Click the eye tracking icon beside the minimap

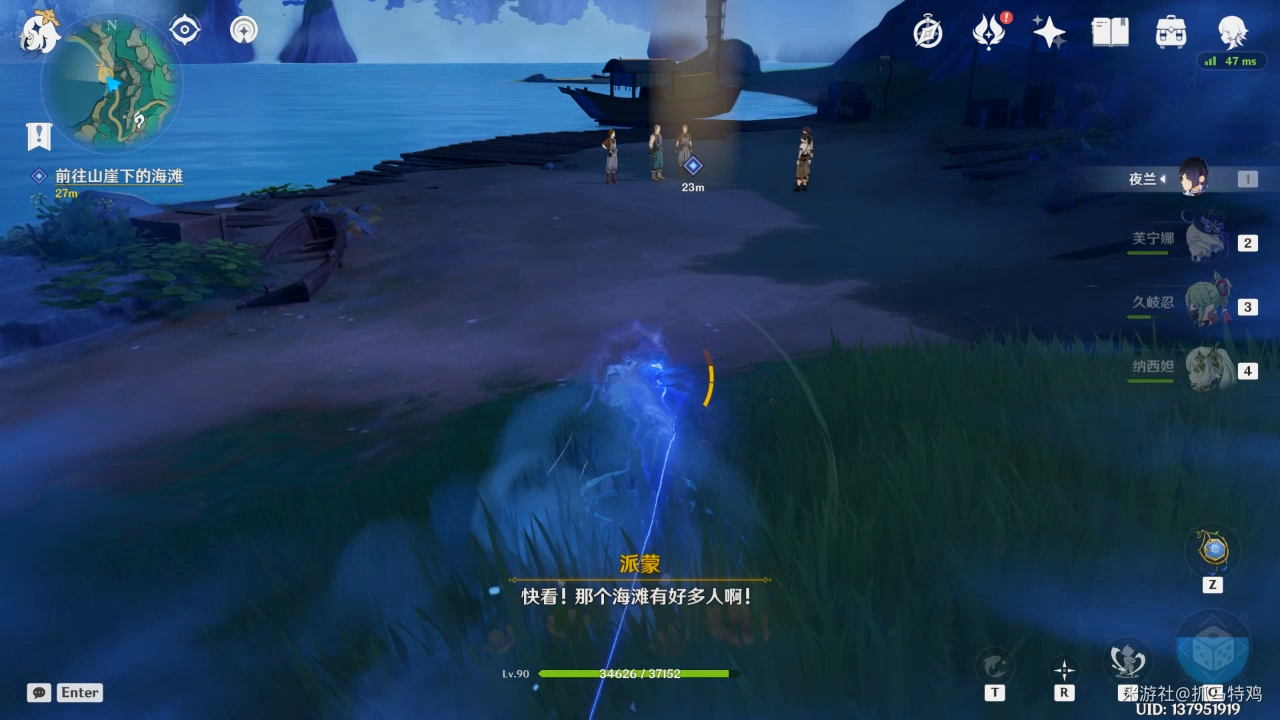tap(184, 30)
